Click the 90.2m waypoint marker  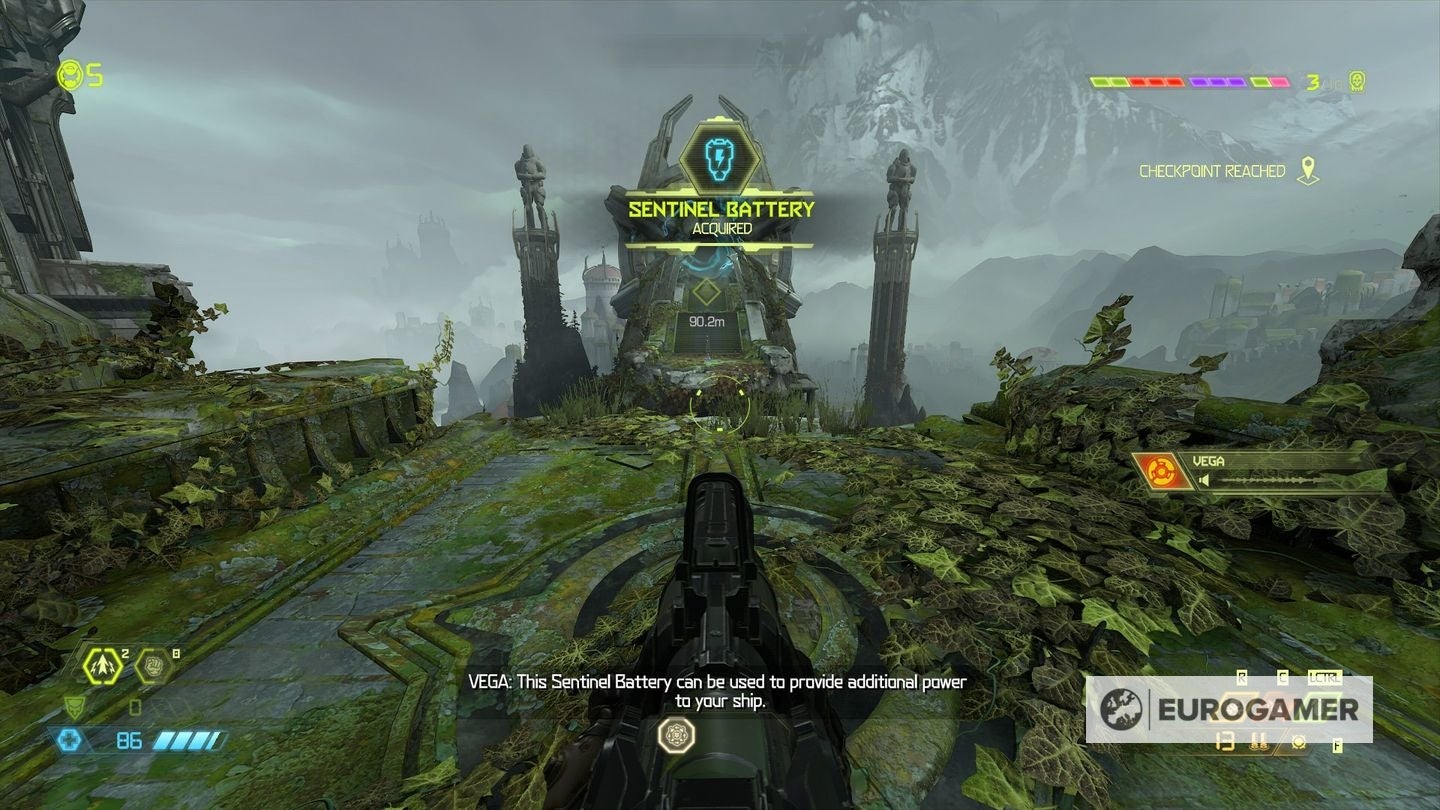click(x=706, y=302)
